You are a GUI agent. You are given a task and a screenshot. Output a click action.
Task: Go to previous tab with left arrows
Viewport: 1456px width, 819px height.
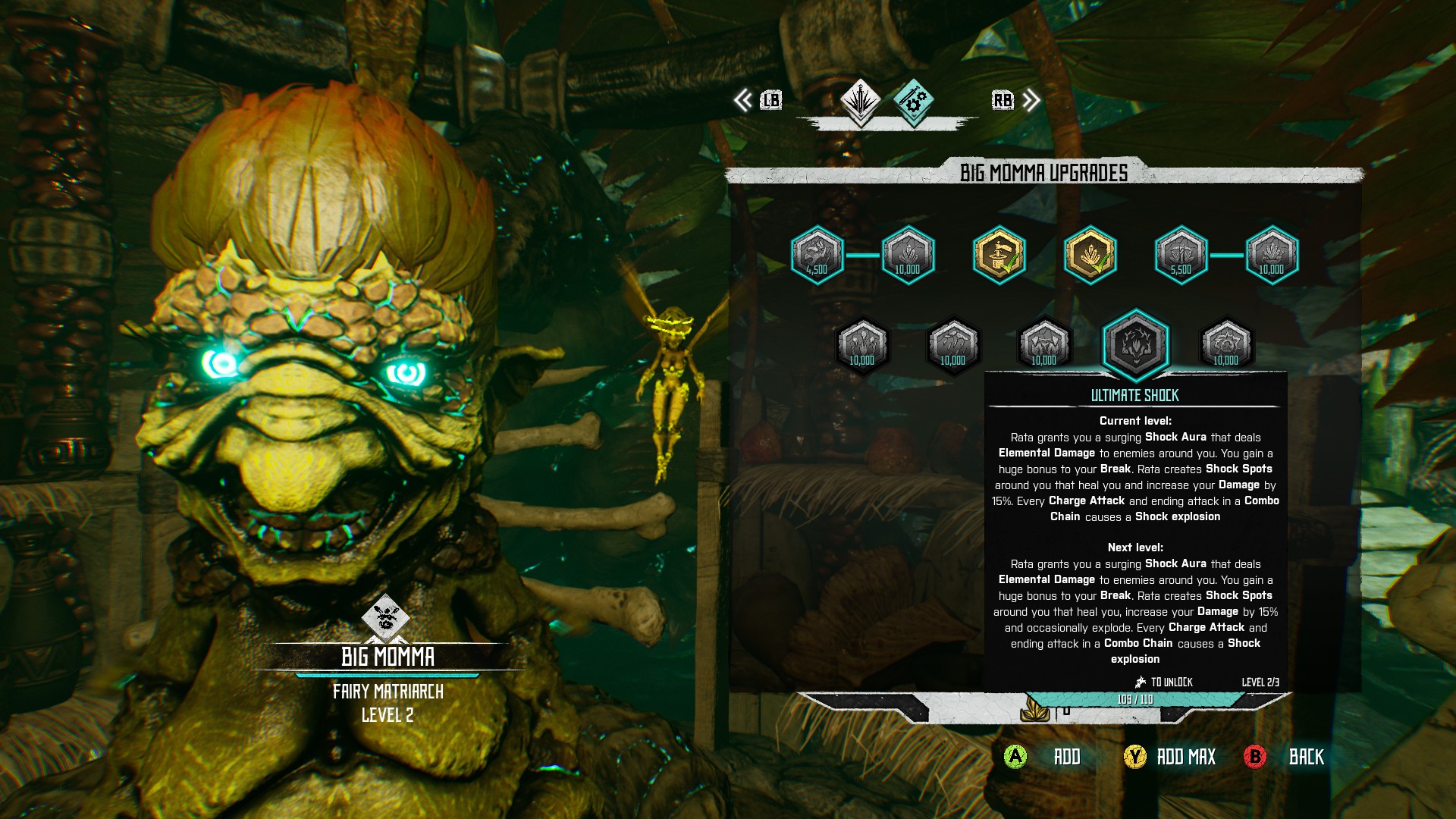pyautogui.click(x=743, y=100)
